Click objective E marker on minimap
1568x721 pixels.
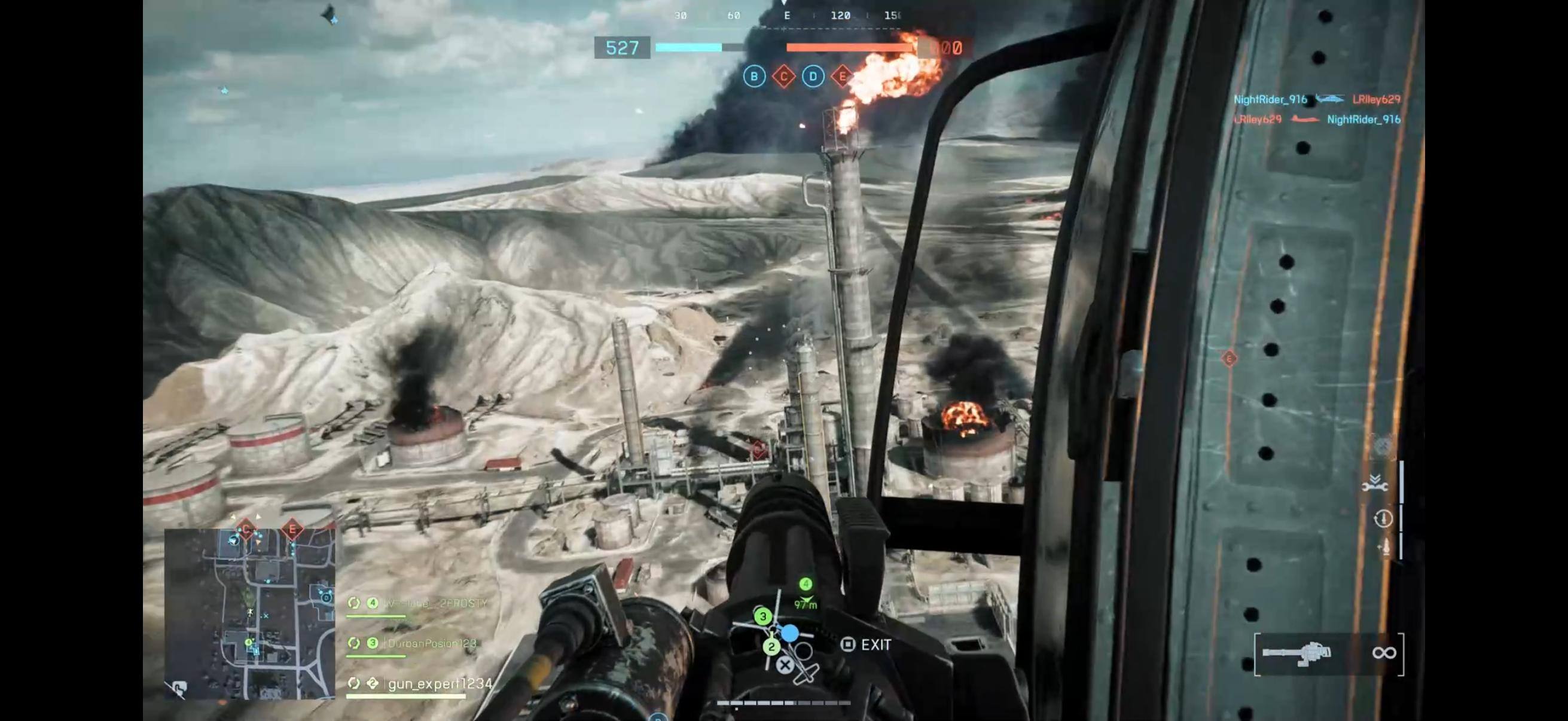292,529
